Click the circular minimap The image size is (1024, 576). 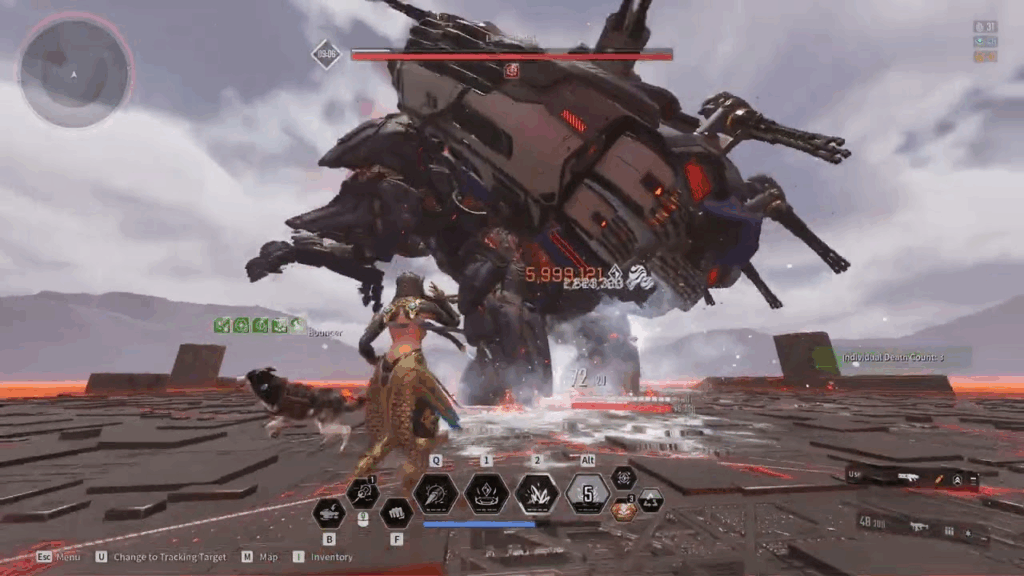pyautogui.click(x=75, y=69)
